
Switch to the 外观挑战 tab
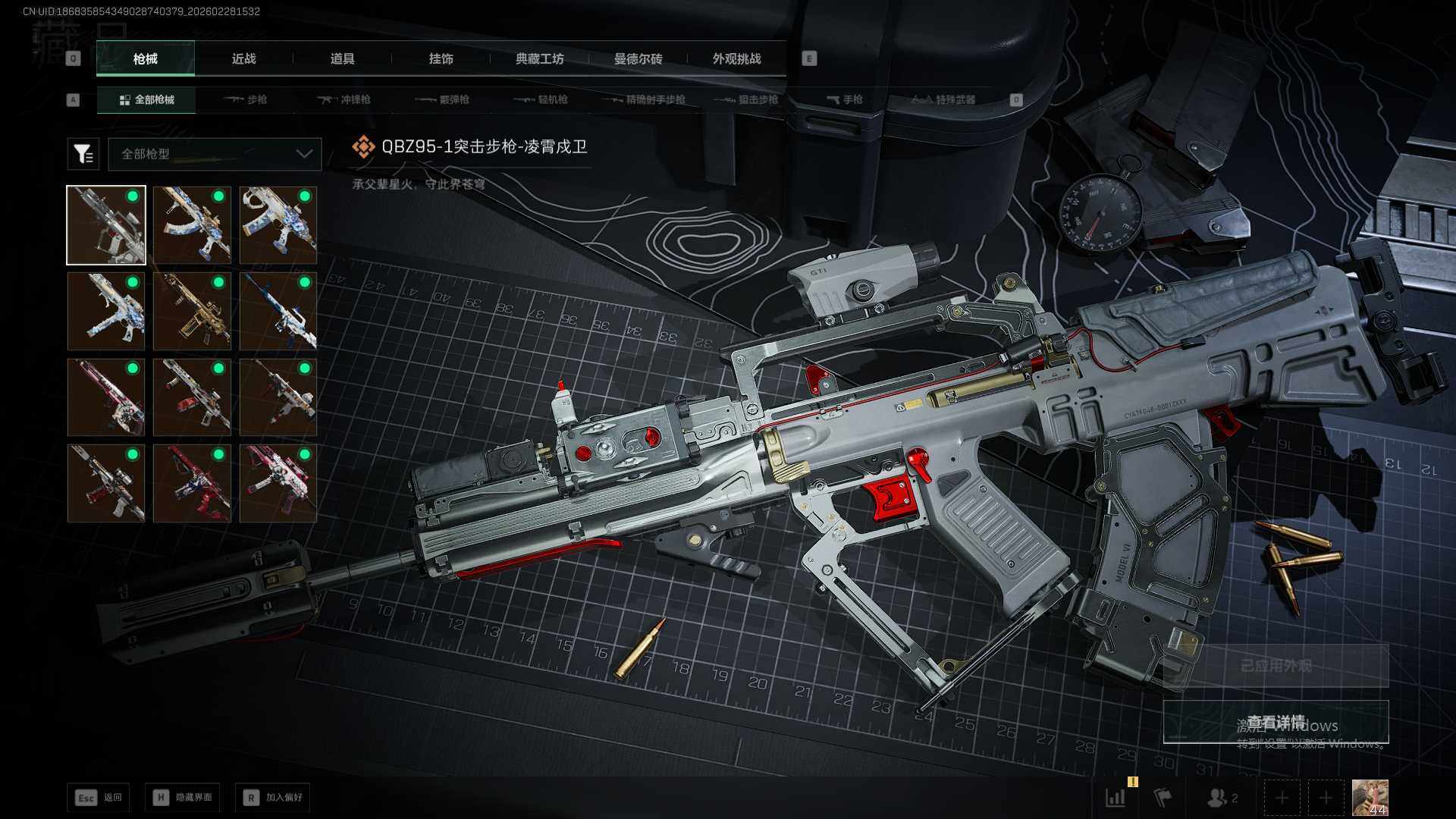pos(736,58)
